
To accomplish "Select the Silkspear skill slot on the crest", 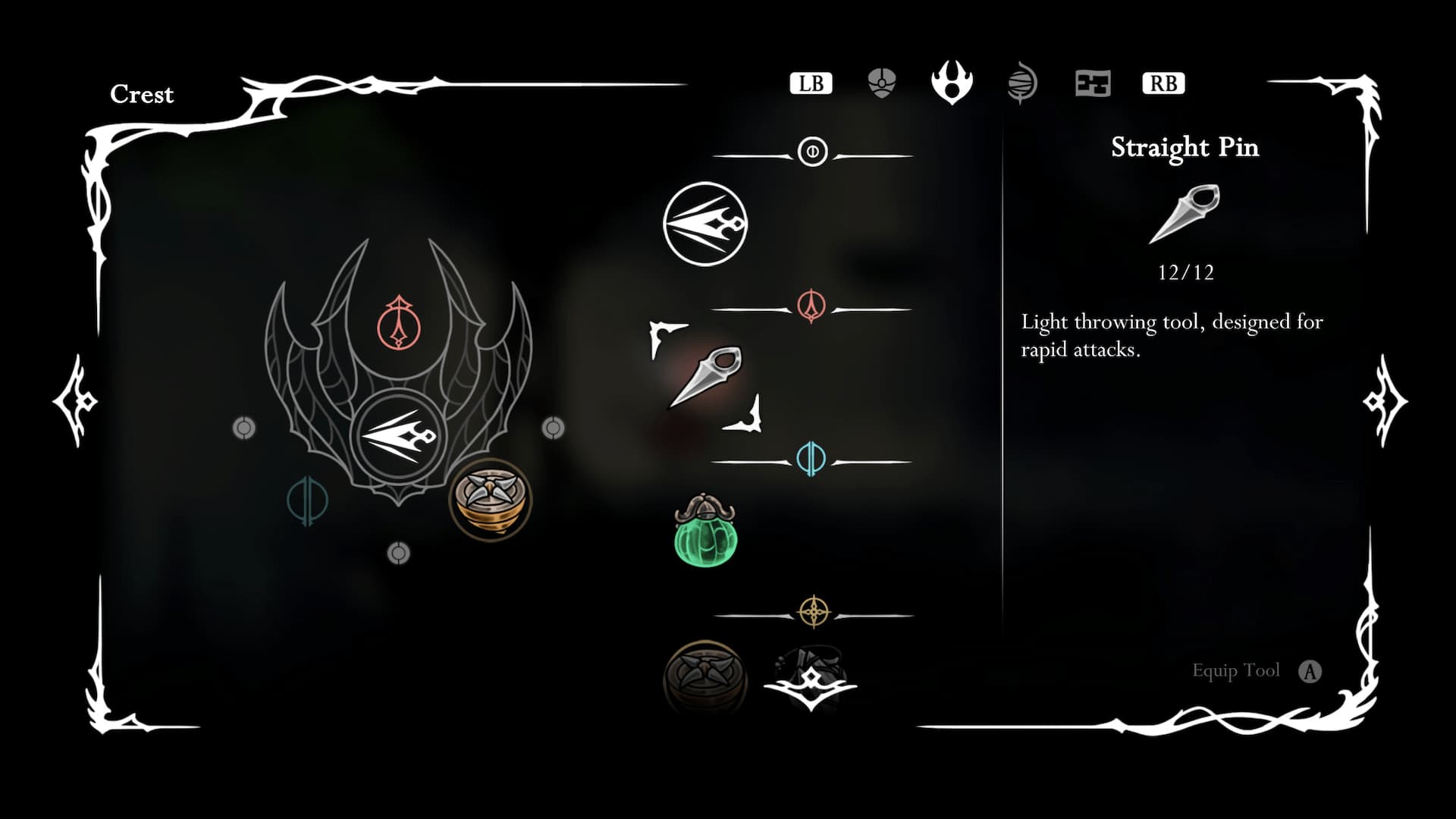I will [x=398, y=437].
